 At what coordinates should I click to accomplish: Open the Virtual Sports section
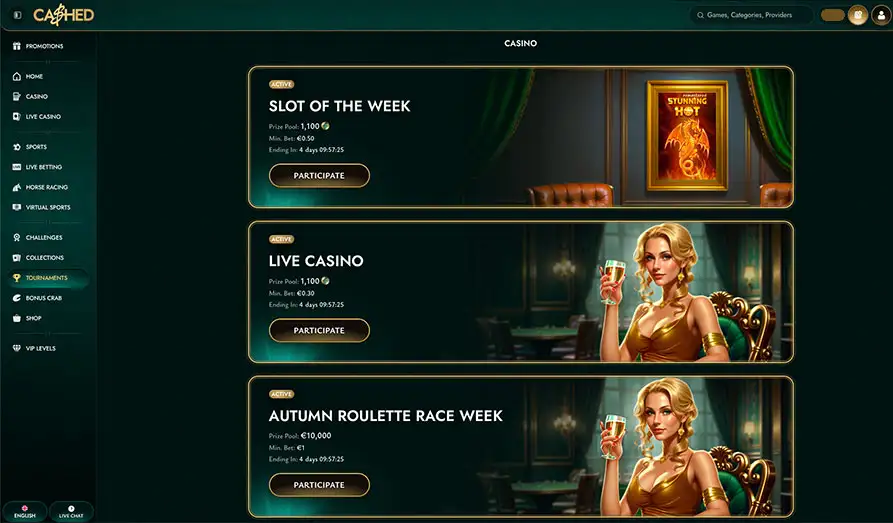pos(48,207)
